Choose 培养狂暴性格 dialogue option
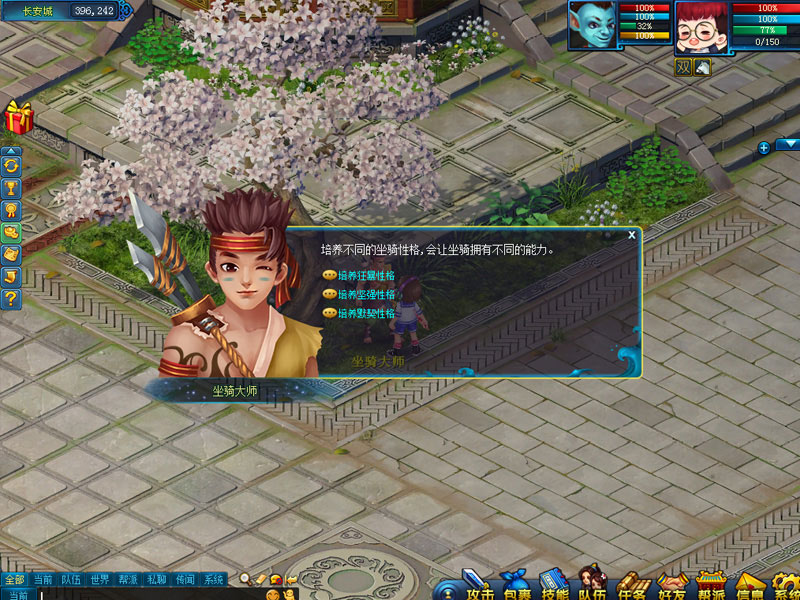 click(x=366, y=275)
